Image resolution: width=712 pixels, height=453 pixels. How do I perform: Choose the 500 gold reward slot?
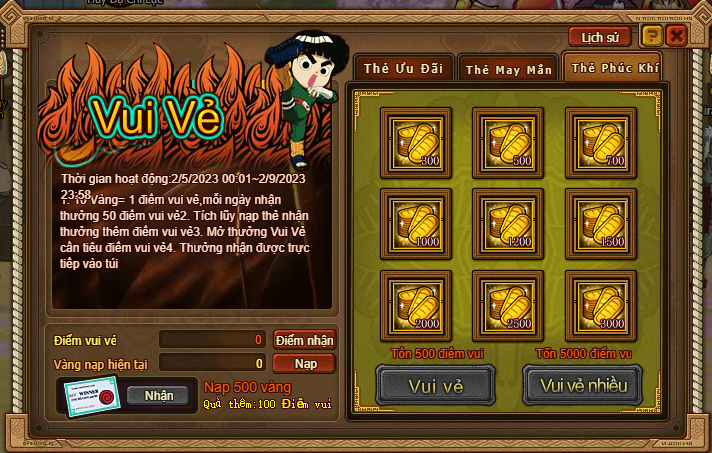point(507,141)
